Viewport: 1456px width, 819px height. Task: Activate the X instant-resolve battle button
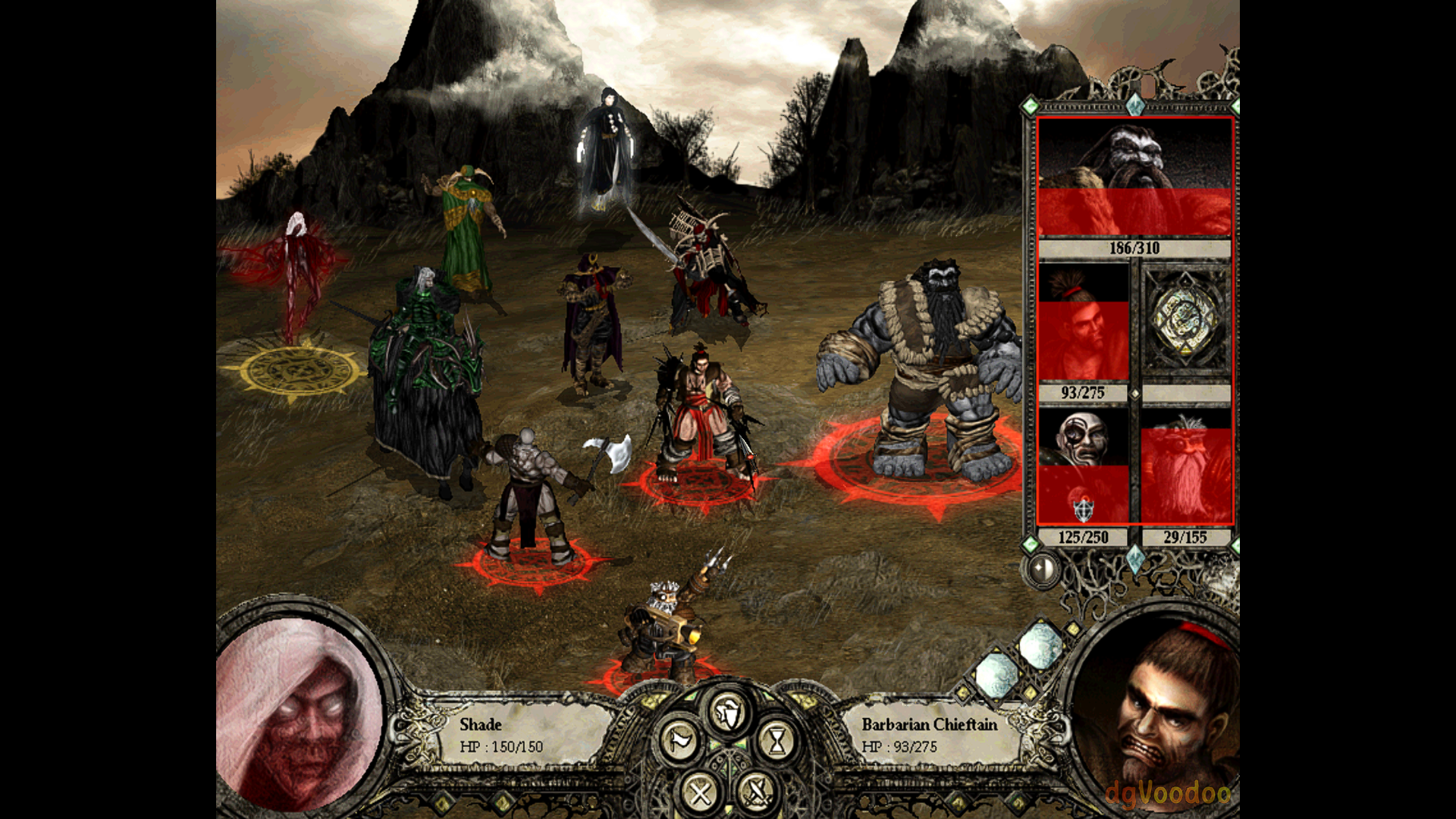[x=699, y=793]
